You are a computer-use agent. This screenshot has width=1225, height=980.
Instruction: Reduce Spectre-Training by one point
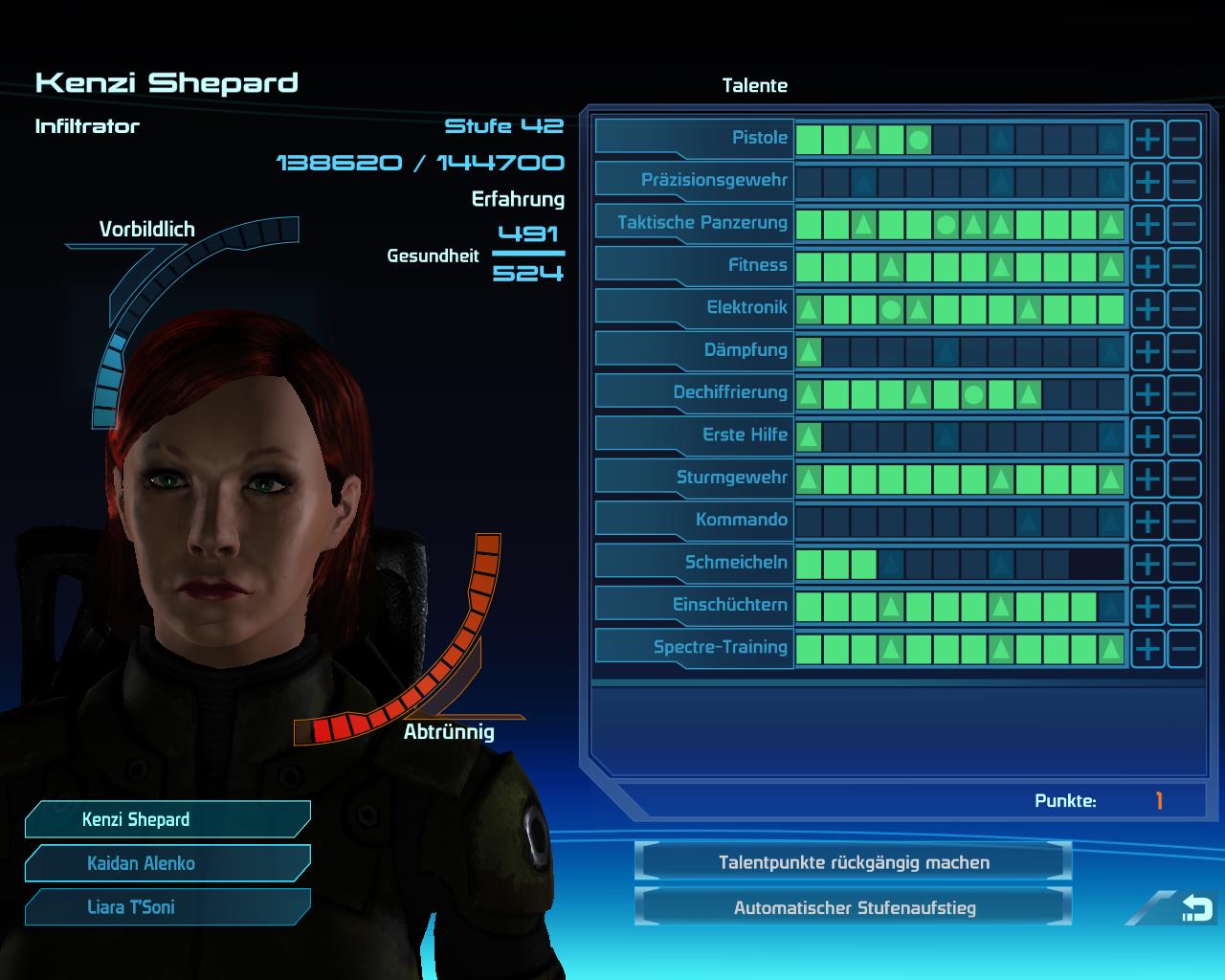tap(1184, 649)
